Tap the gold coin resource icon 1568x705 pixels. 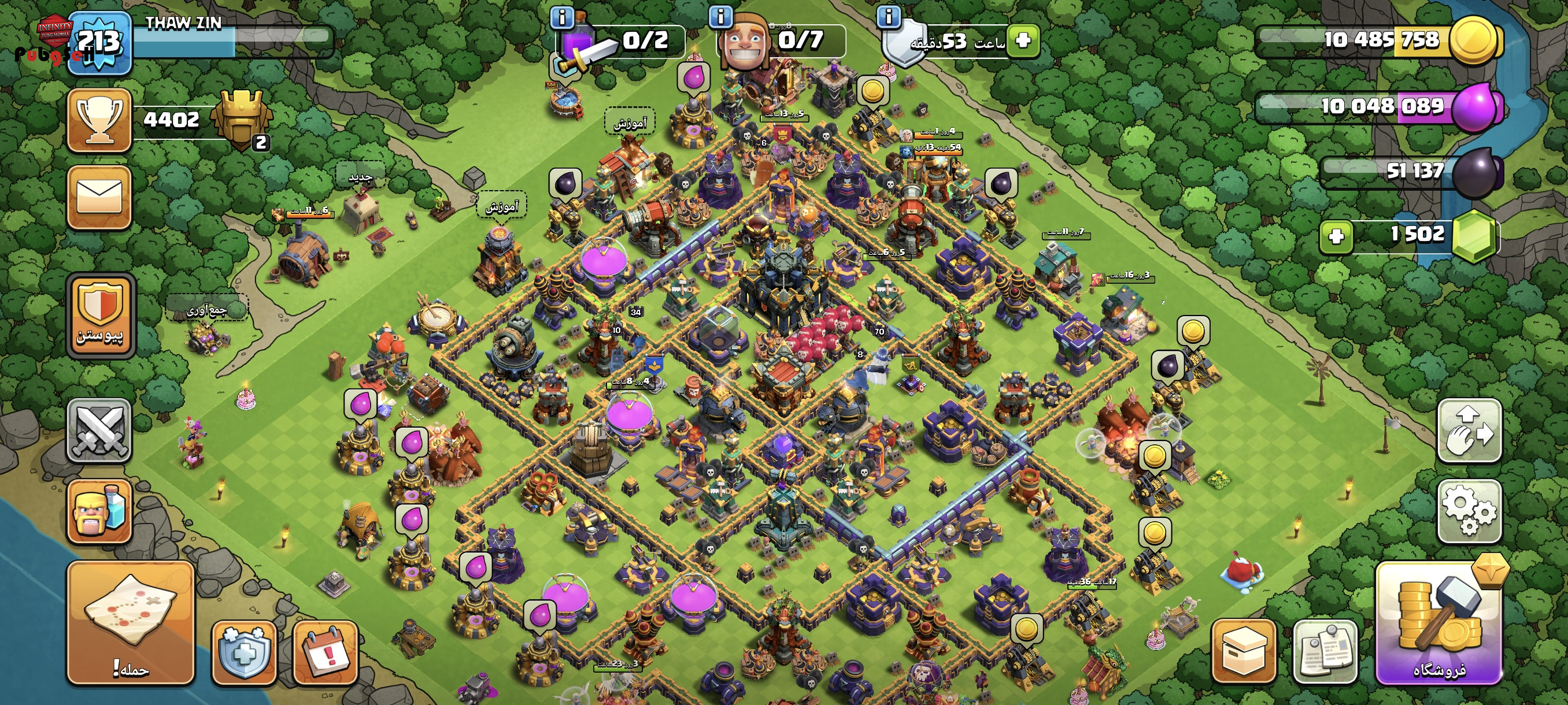(1474, 40)
